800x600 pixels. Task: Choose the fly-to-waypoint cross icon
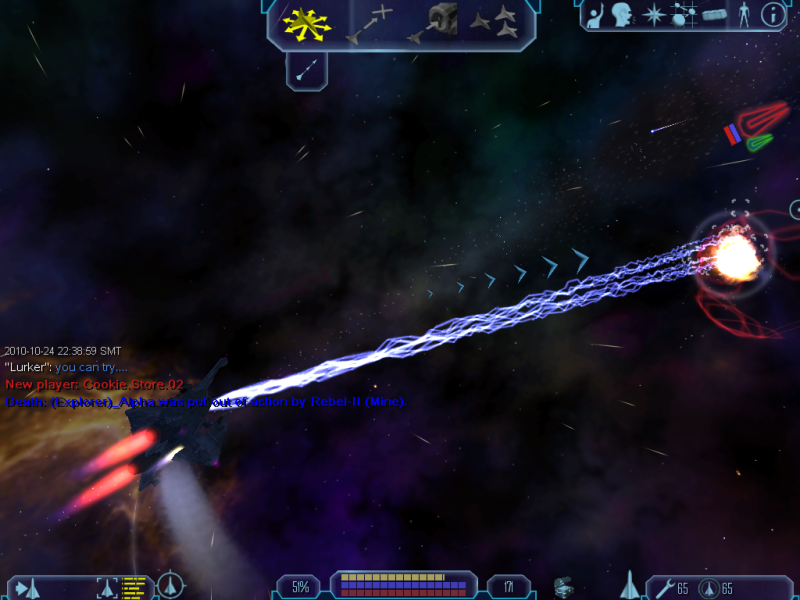(370, 24)
